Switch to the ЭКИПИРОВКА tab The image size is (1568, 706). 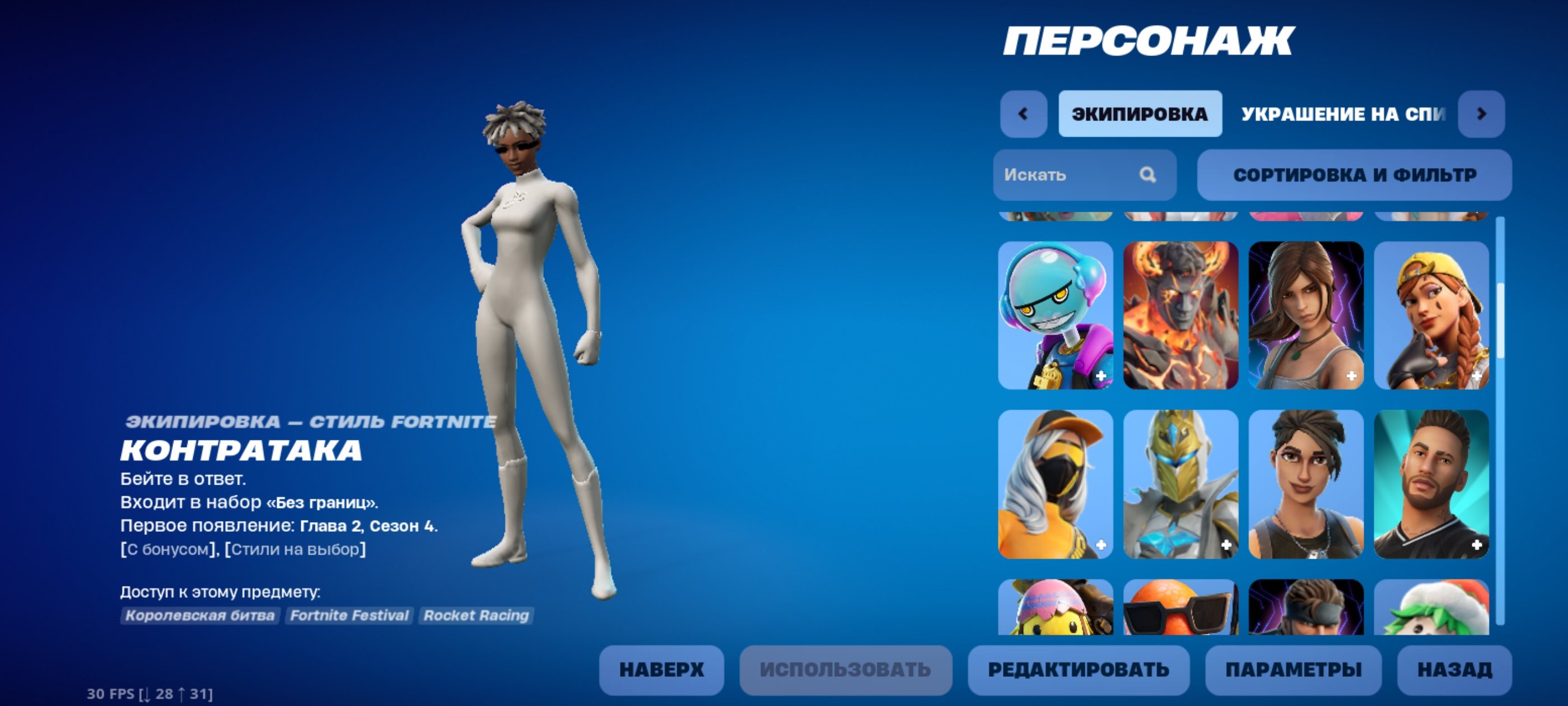pos(1140,113)
